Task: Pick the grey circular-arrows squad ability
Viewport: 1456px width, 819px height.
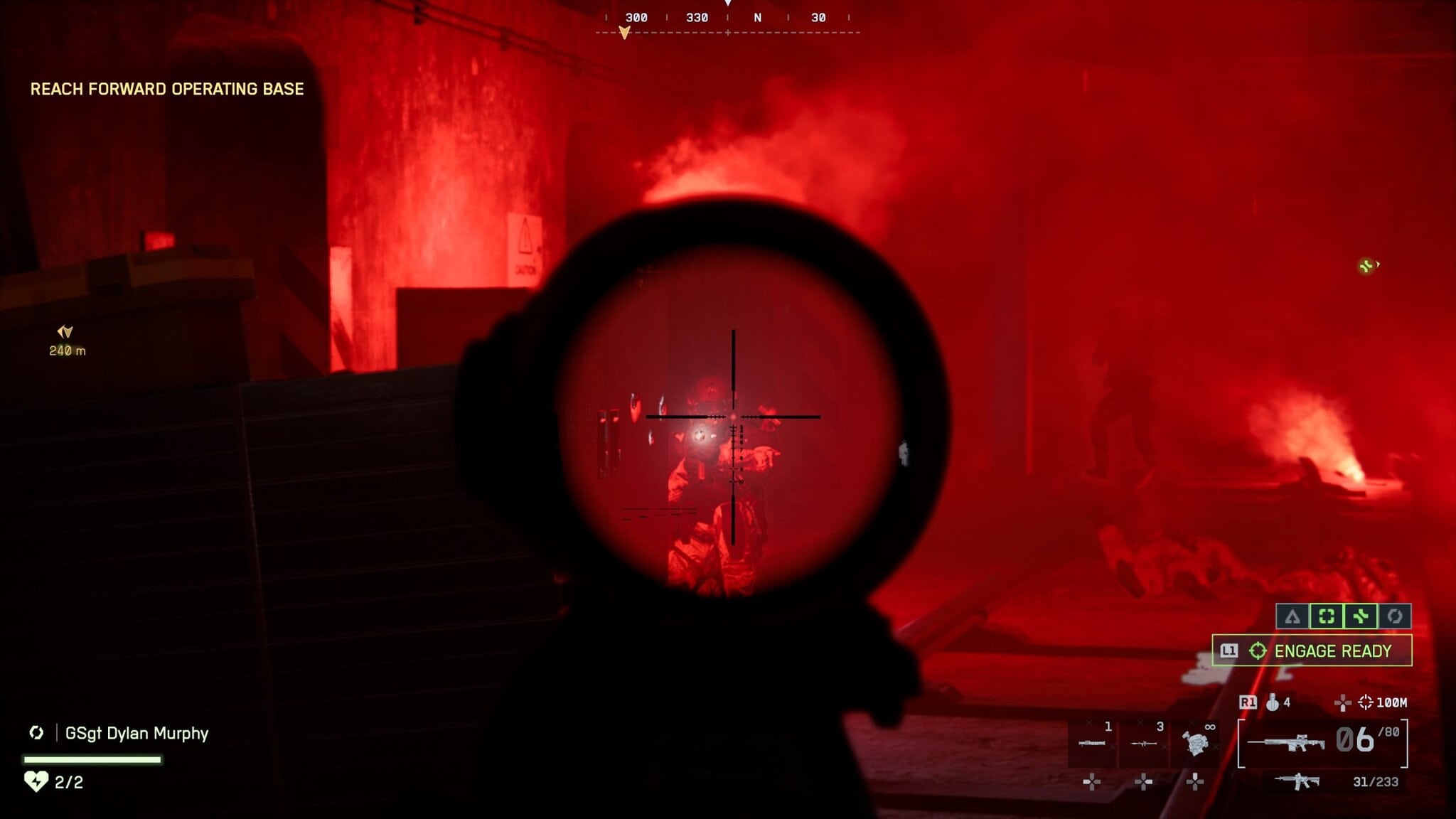Action: pos(1394,616)
